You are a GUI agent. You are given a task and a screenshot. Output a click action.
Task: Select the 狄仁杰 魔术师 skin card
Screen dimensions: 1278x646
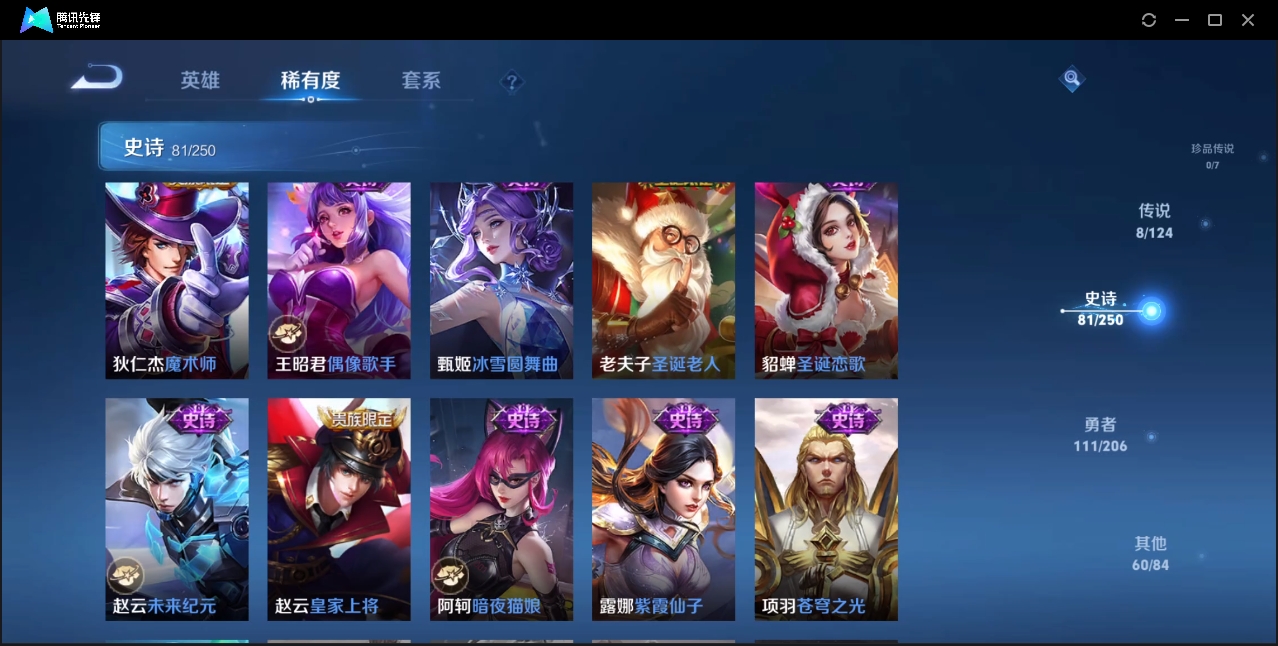pyautogui.click(x=177, y=280)
